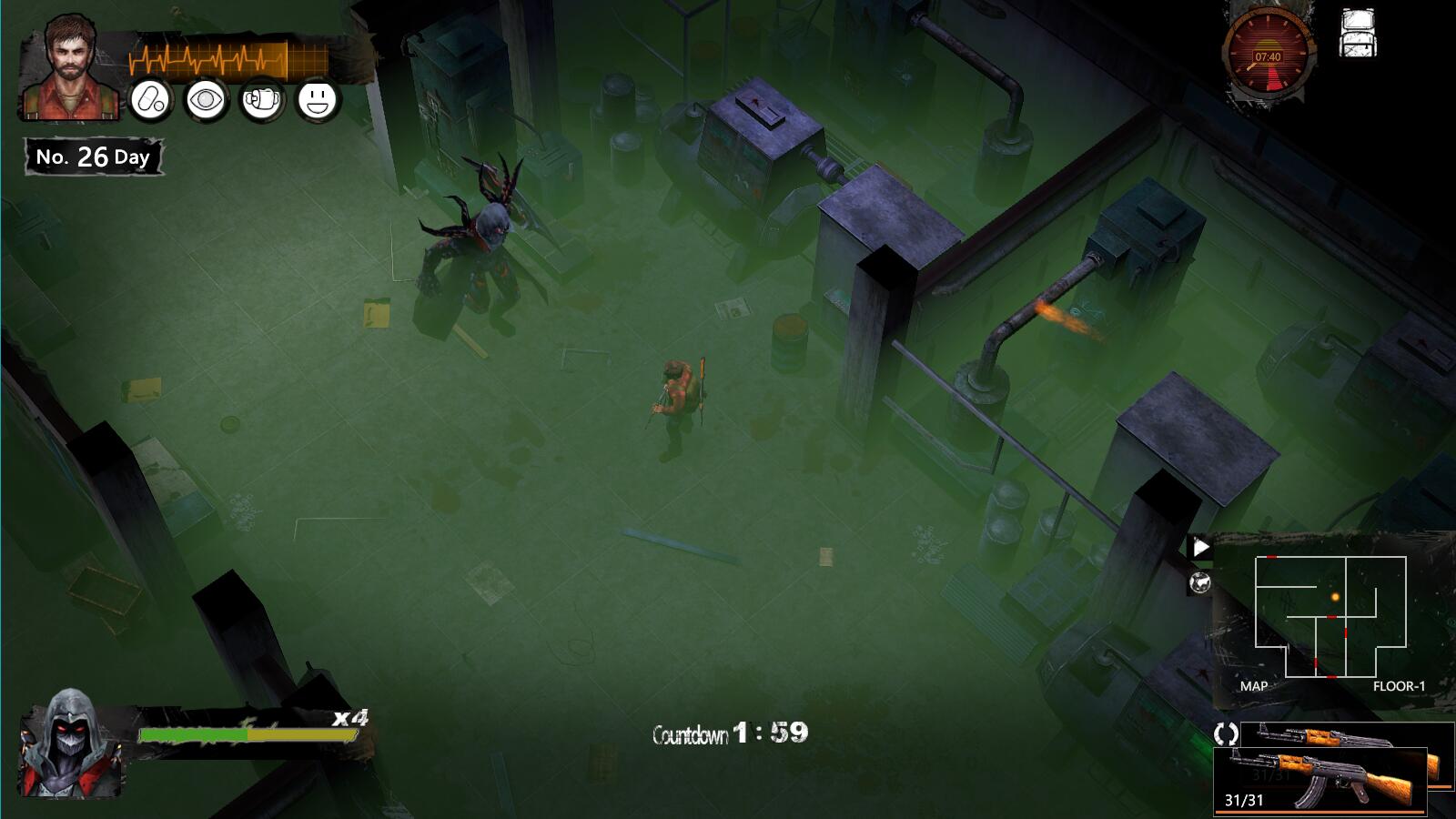Click the x4 enemy count label

pos(347,718)
